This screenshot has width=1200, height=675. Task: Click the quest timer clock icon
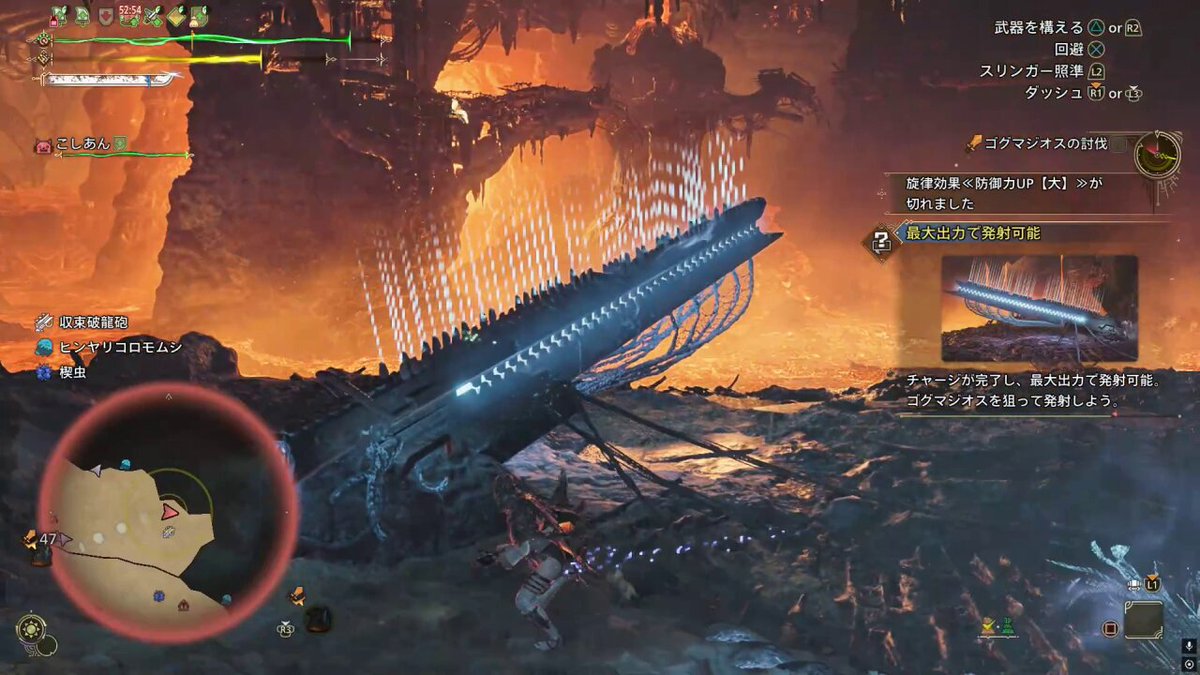(1158, 154)
